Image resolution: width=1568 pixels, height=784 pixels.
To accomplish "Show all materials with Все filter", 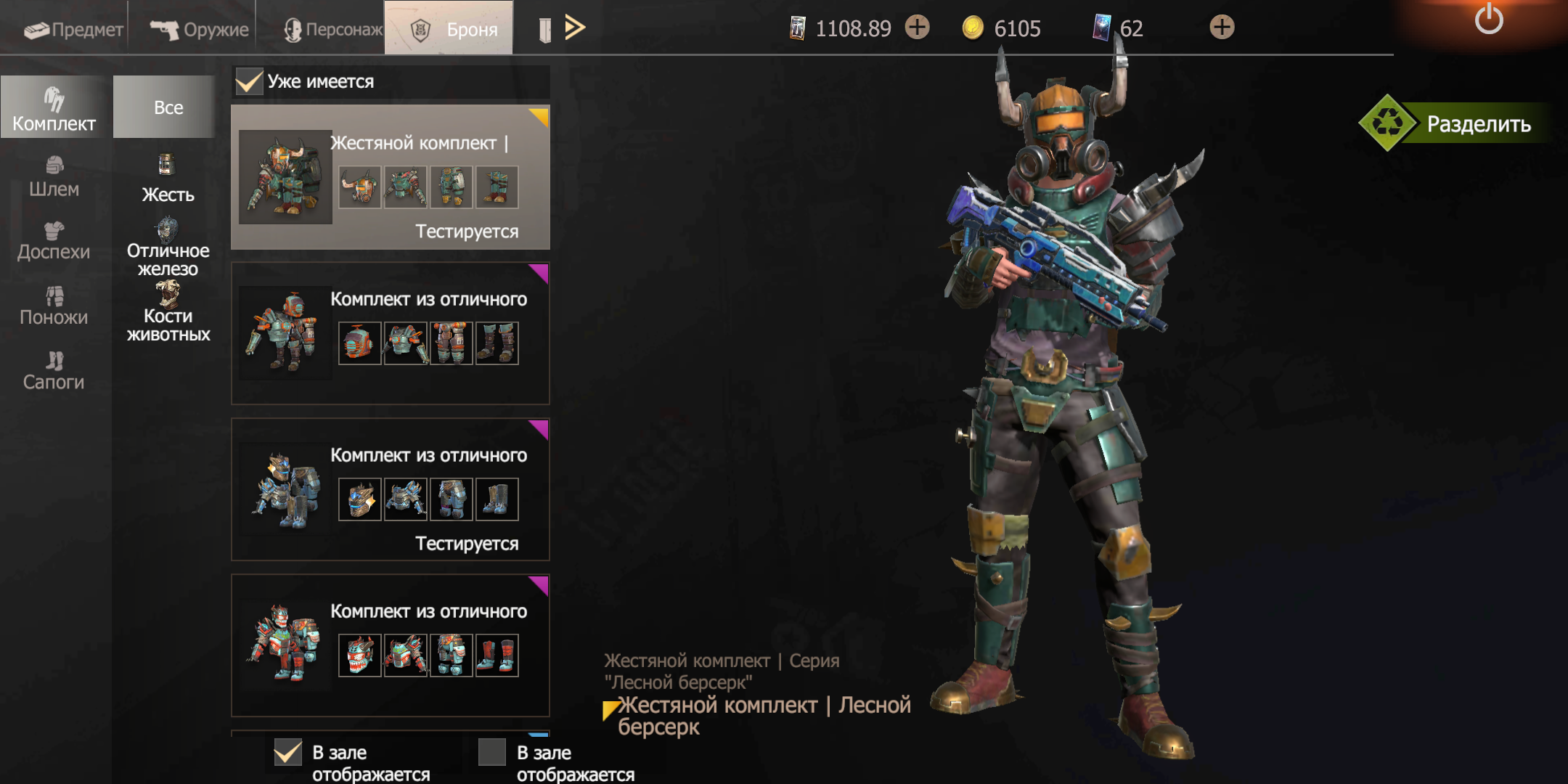I will coord(168,107).
